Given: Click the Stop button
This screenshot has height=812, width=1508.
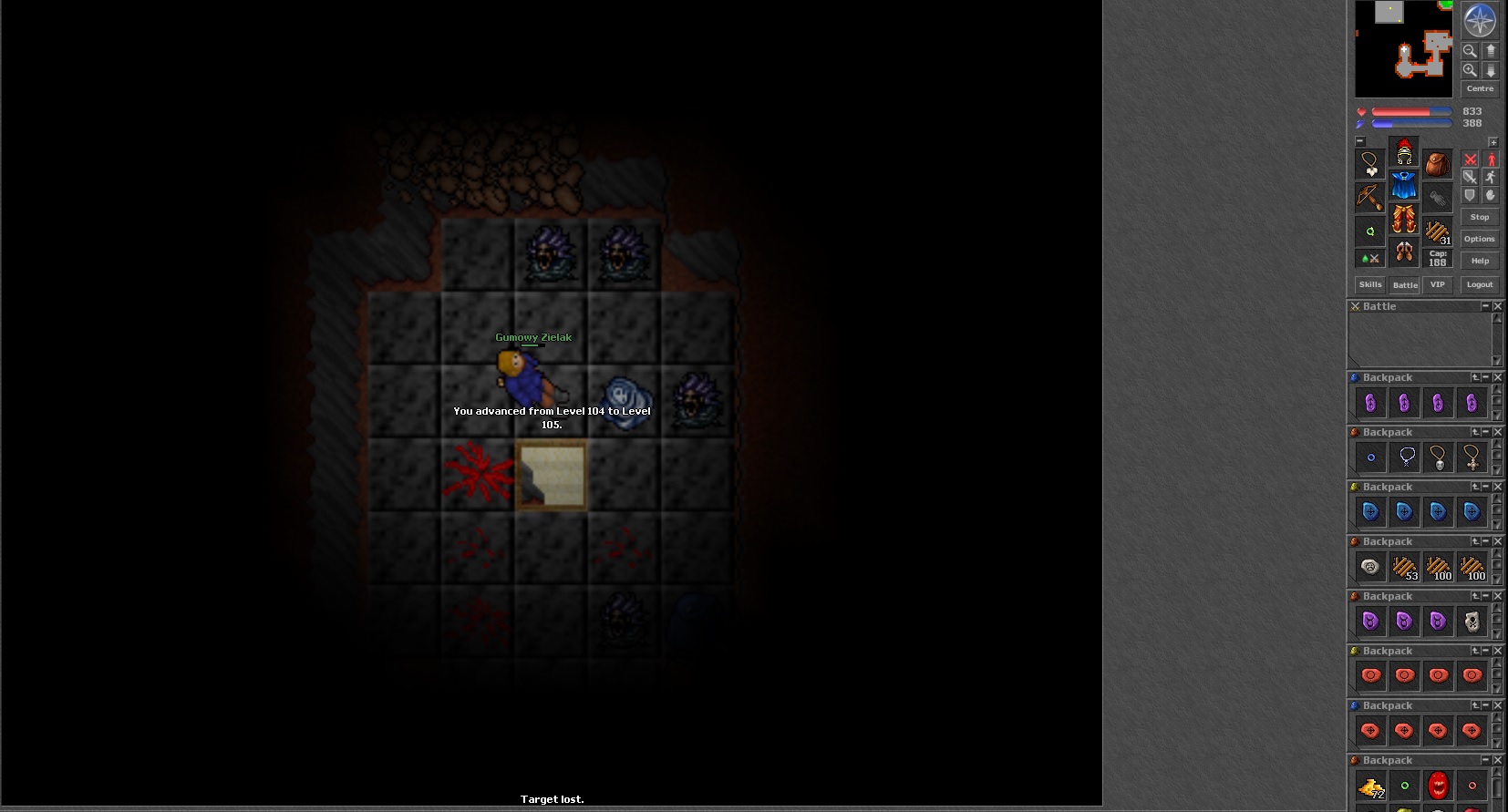Looking at the screenshot, I should click(1479, 217).
